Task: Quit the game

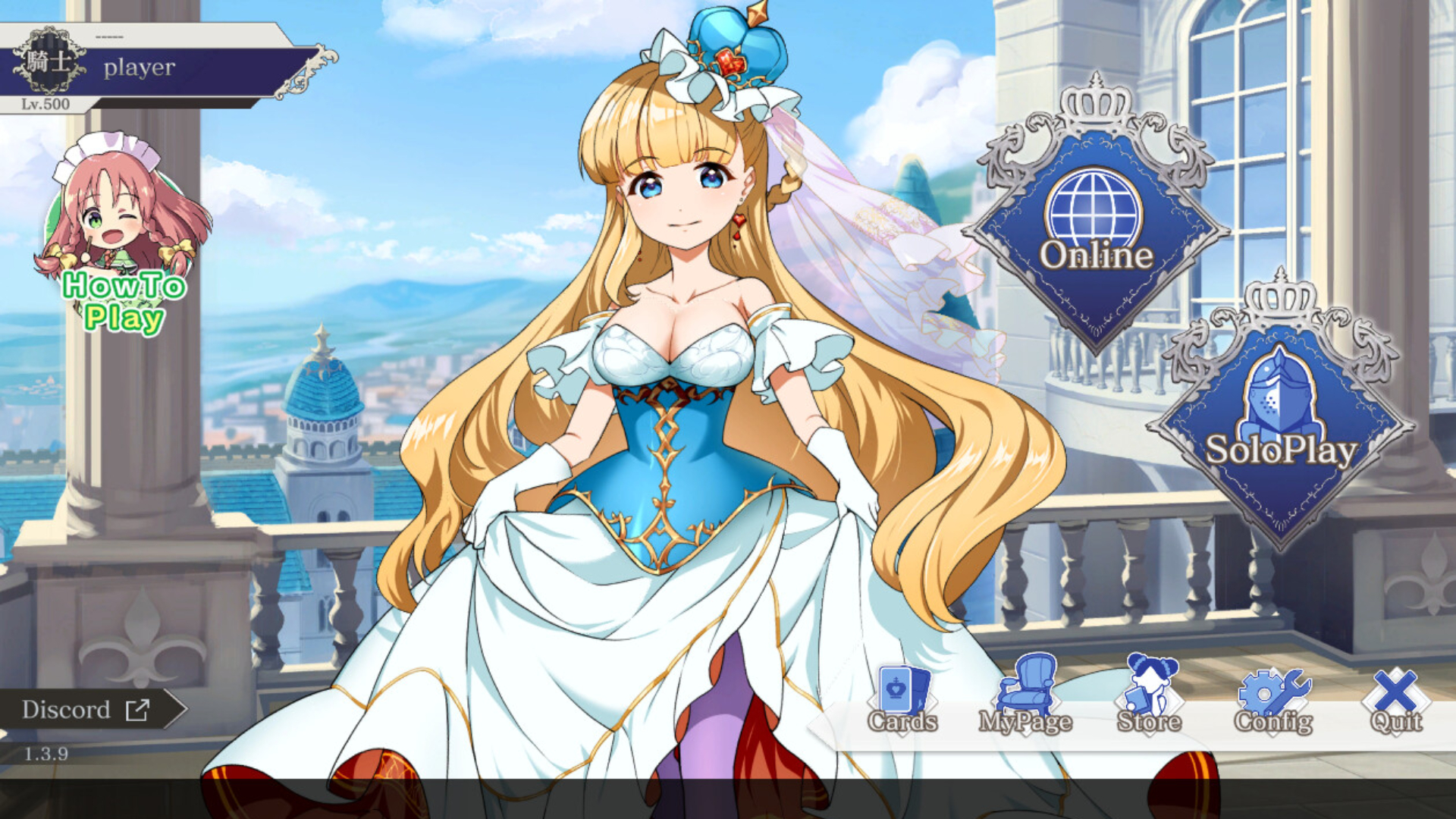Action: (x=1395, y=701)
